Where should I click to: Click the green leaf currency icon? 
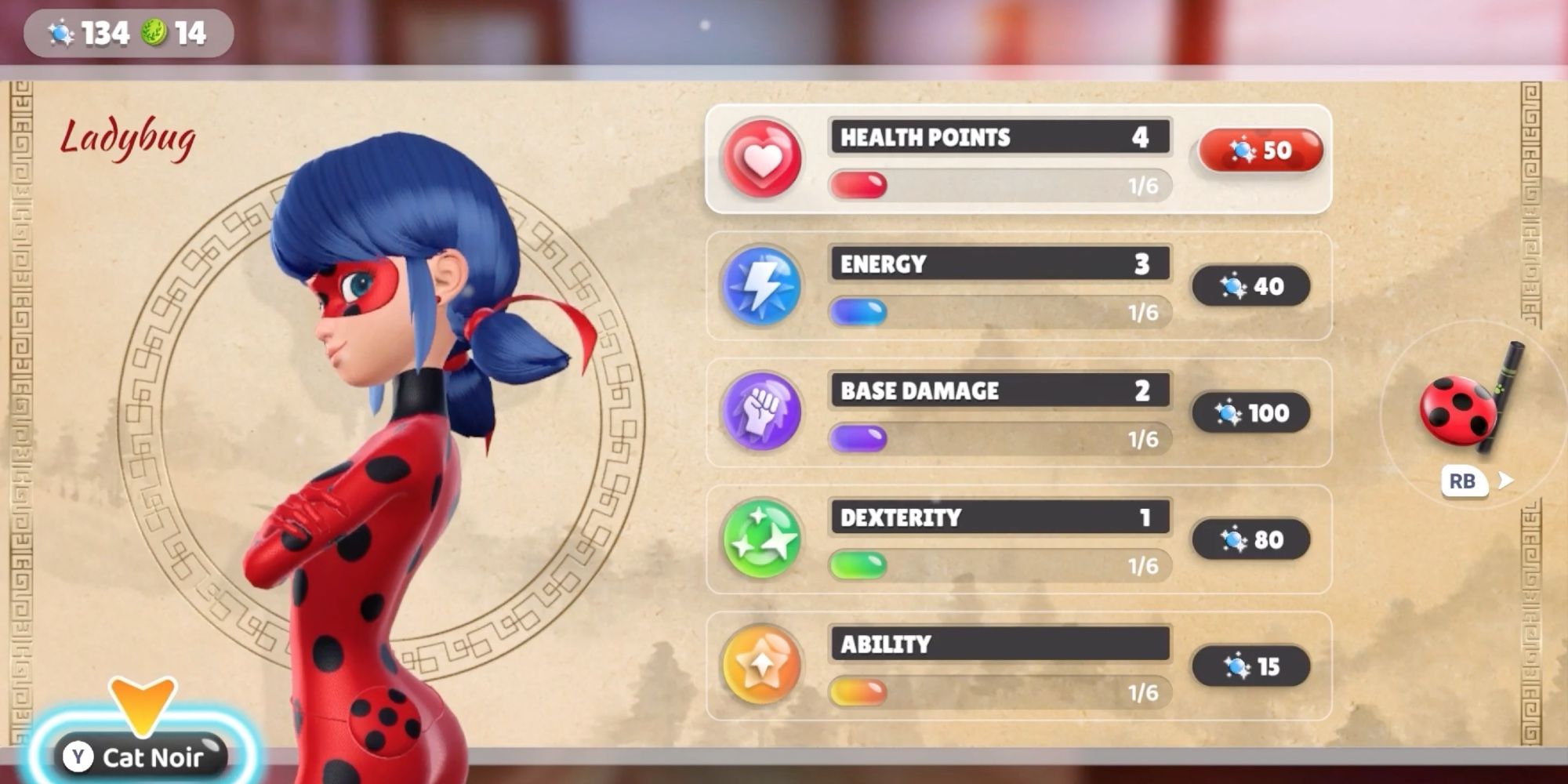tap(154, 32)
